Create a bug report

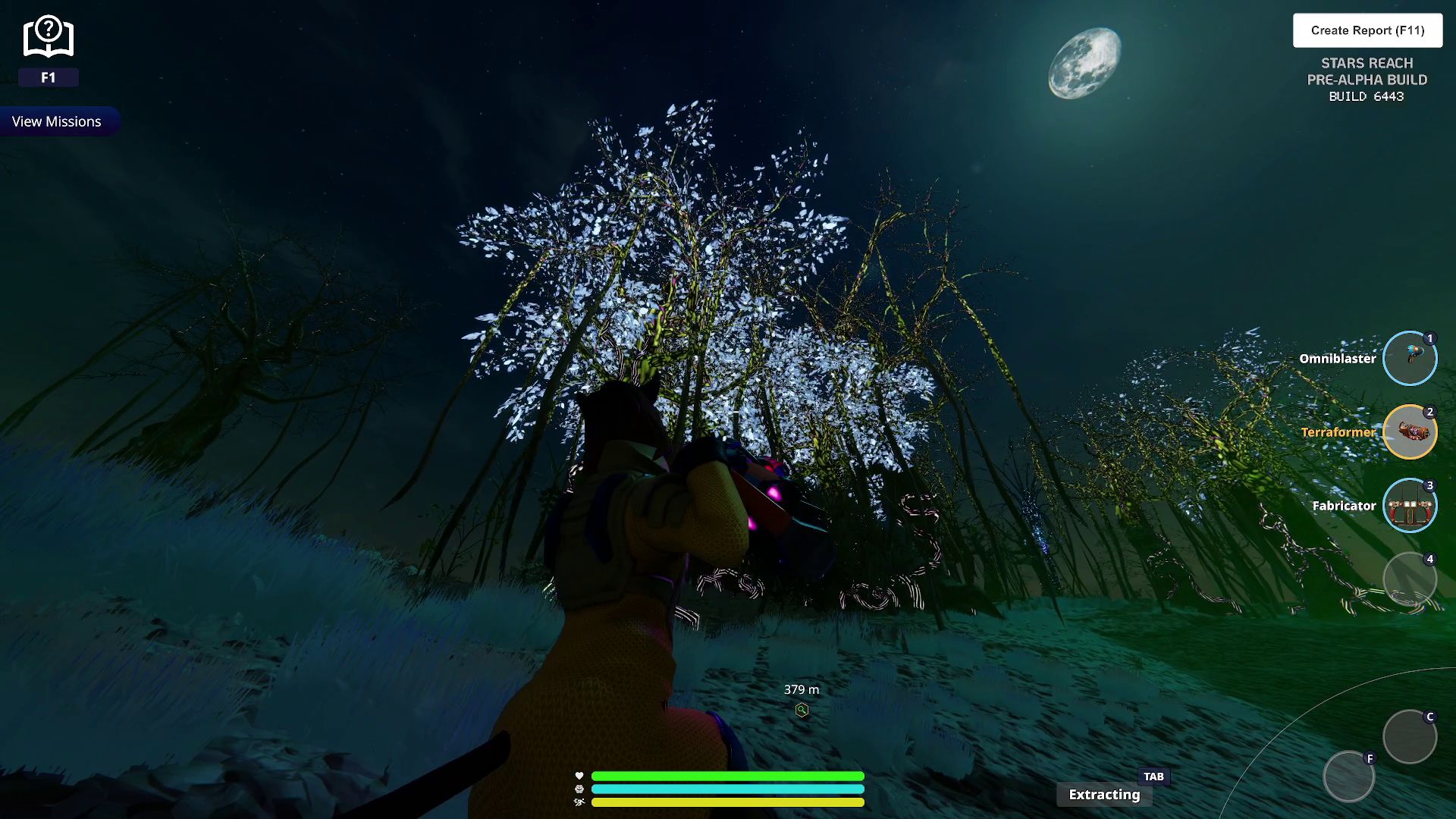(1367, 30)
